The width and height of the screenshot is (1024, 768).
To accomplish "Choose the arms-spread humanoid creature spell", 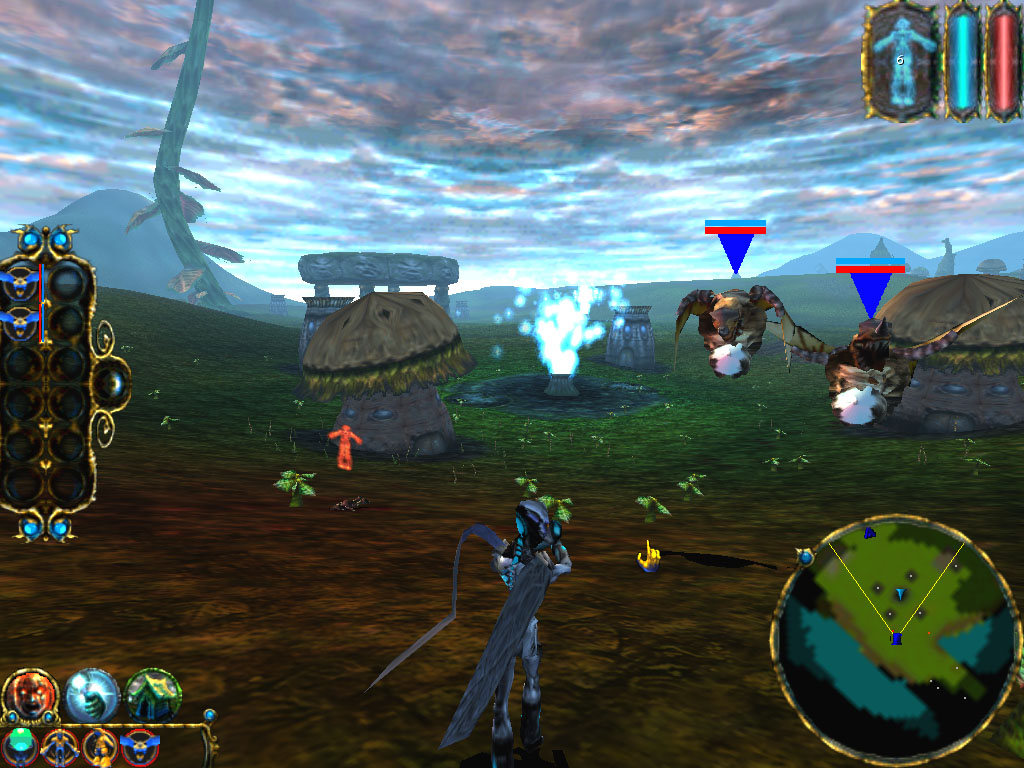I will pos(61,747).
